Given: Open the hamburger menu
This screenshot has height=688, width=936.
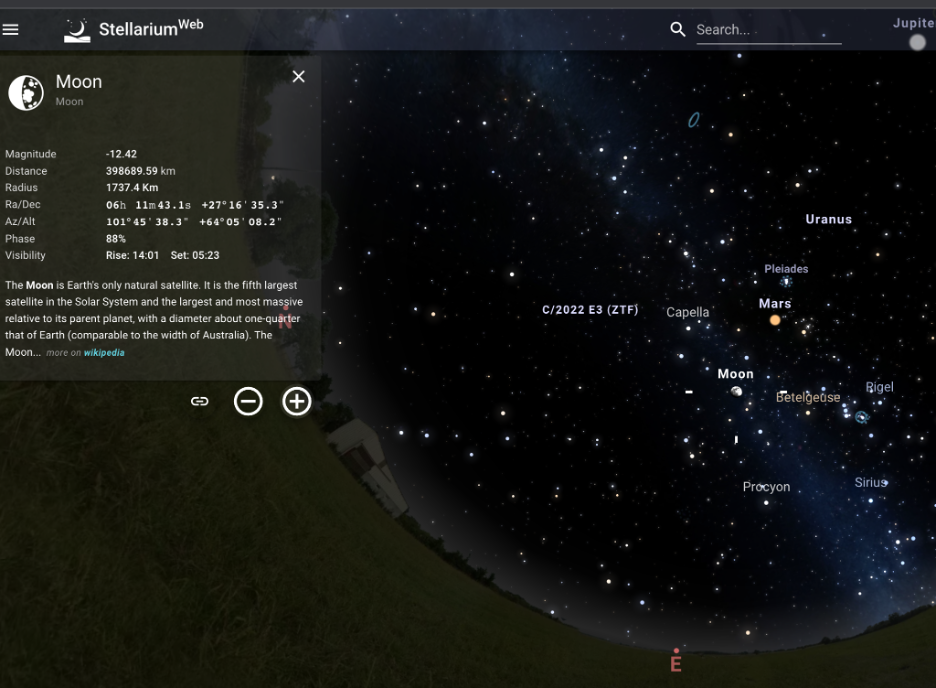Looking at the screenshot, I should 11,29.
